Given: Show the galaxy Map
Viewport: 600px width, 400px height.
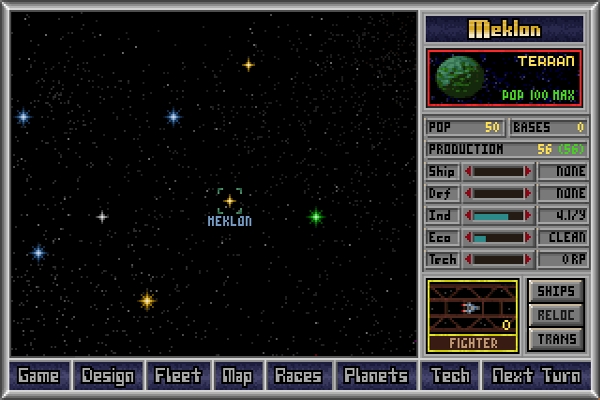Looking at the screenshot, I should tap(238, 376).
